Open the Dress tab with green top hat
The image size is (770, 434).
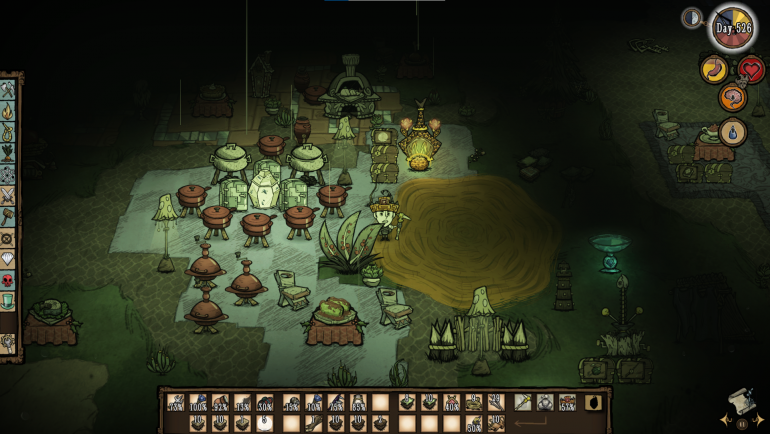point(8,300)
